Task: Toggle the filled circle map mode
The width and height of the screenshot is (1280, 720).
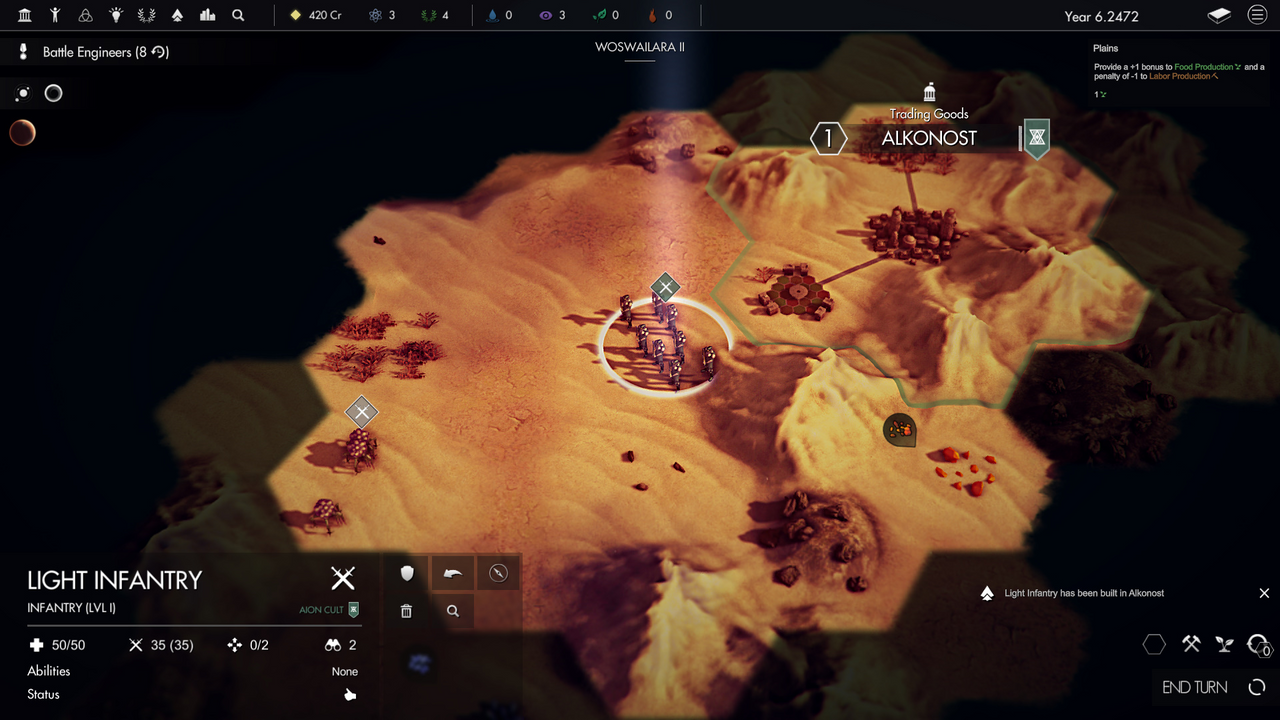Action: pos(22,93)
